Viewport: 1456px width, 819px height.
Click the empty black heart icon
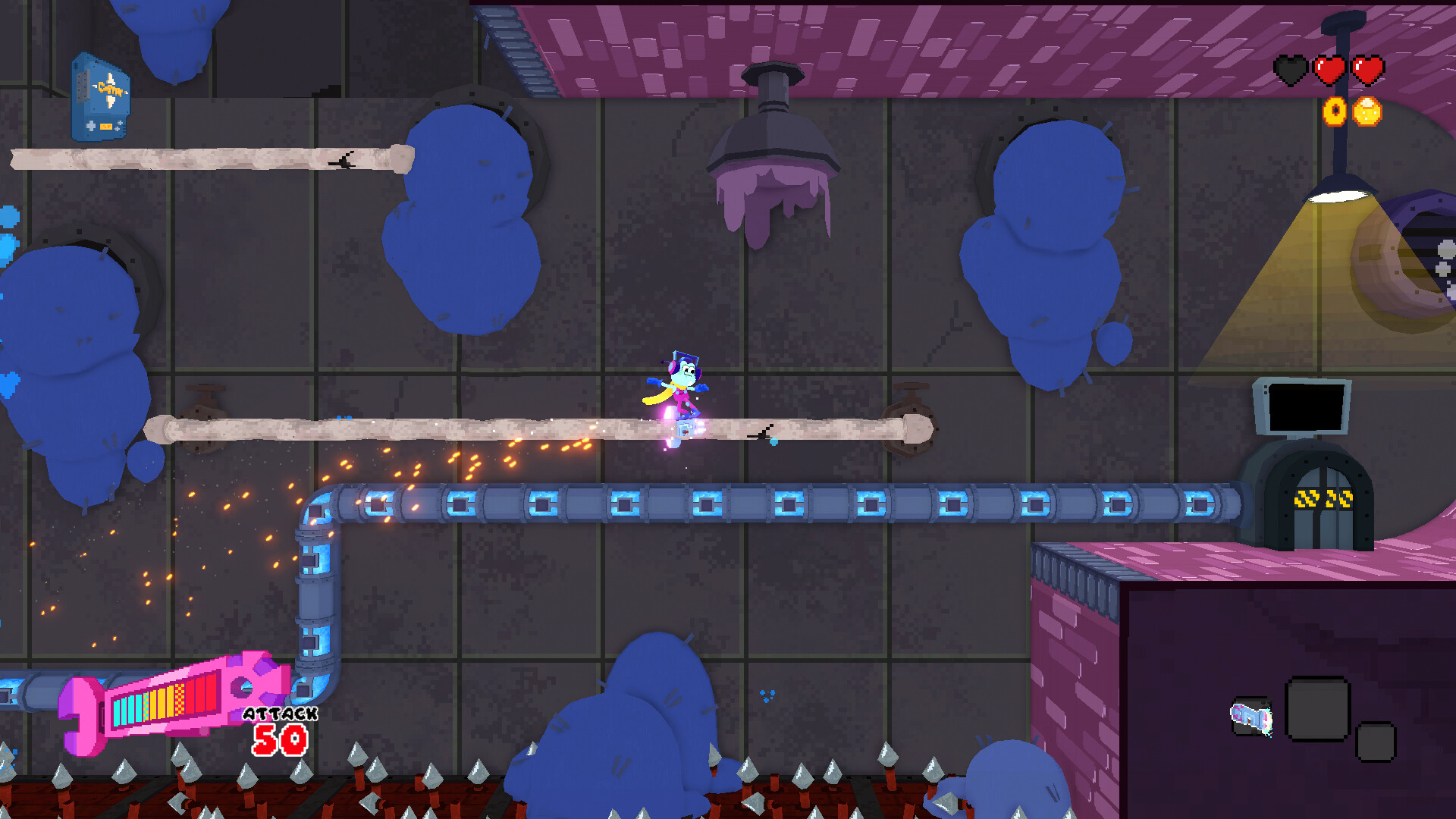pos(1290,70)
